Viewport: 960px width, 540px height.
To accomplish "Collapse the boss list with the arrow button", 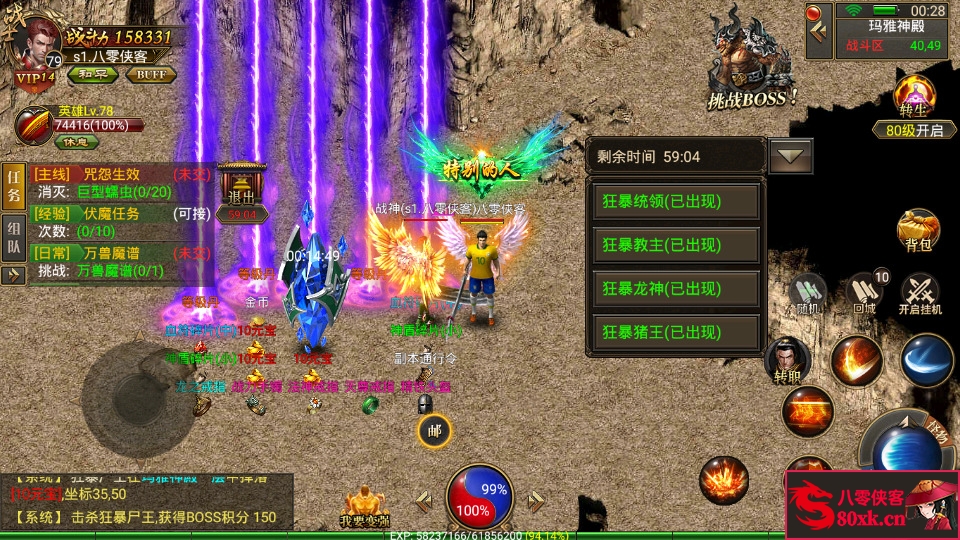I will click(x=790, y=156).
